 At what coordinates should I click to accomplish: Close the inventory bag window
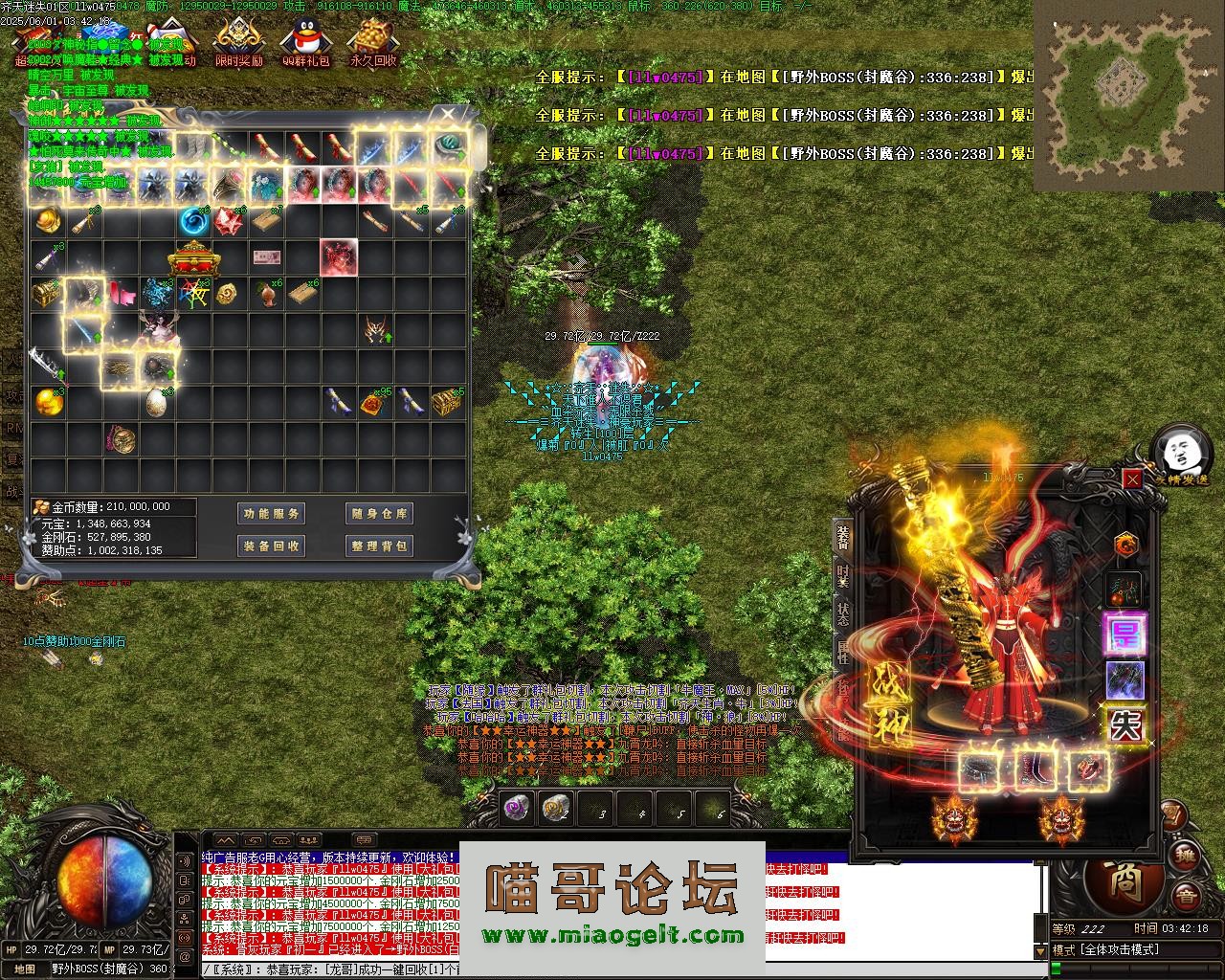coord(448,115)
